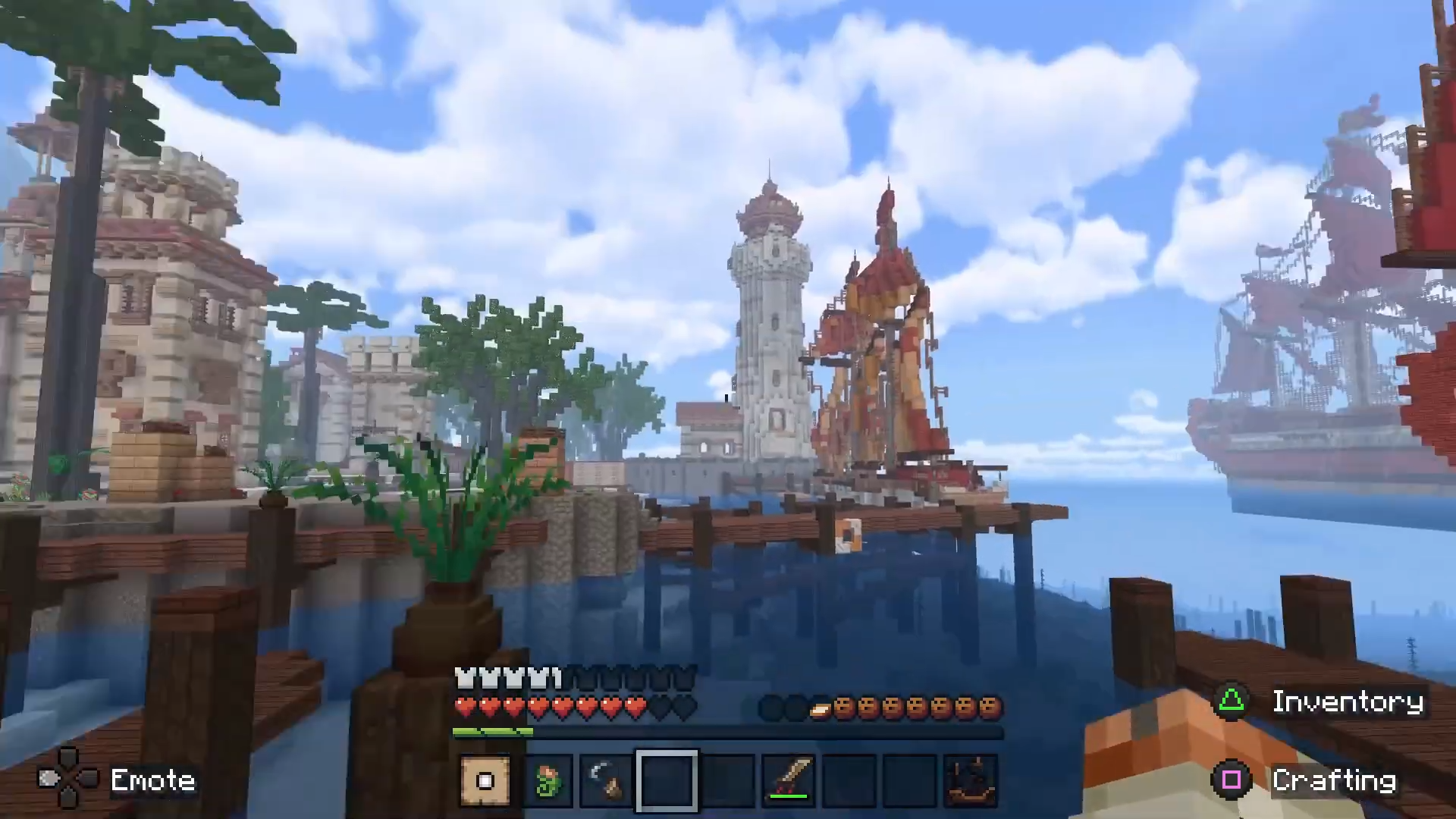Screen dimensions: 1456x819
Task: Select the map item hotbar slot
Action: point(485,780)
